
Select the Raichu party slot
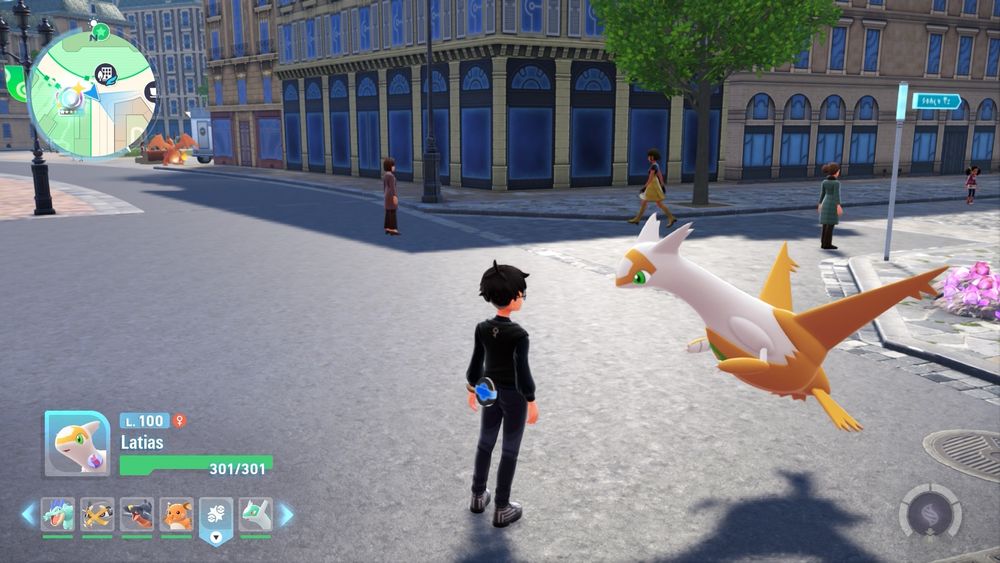[x=177, y=515]
